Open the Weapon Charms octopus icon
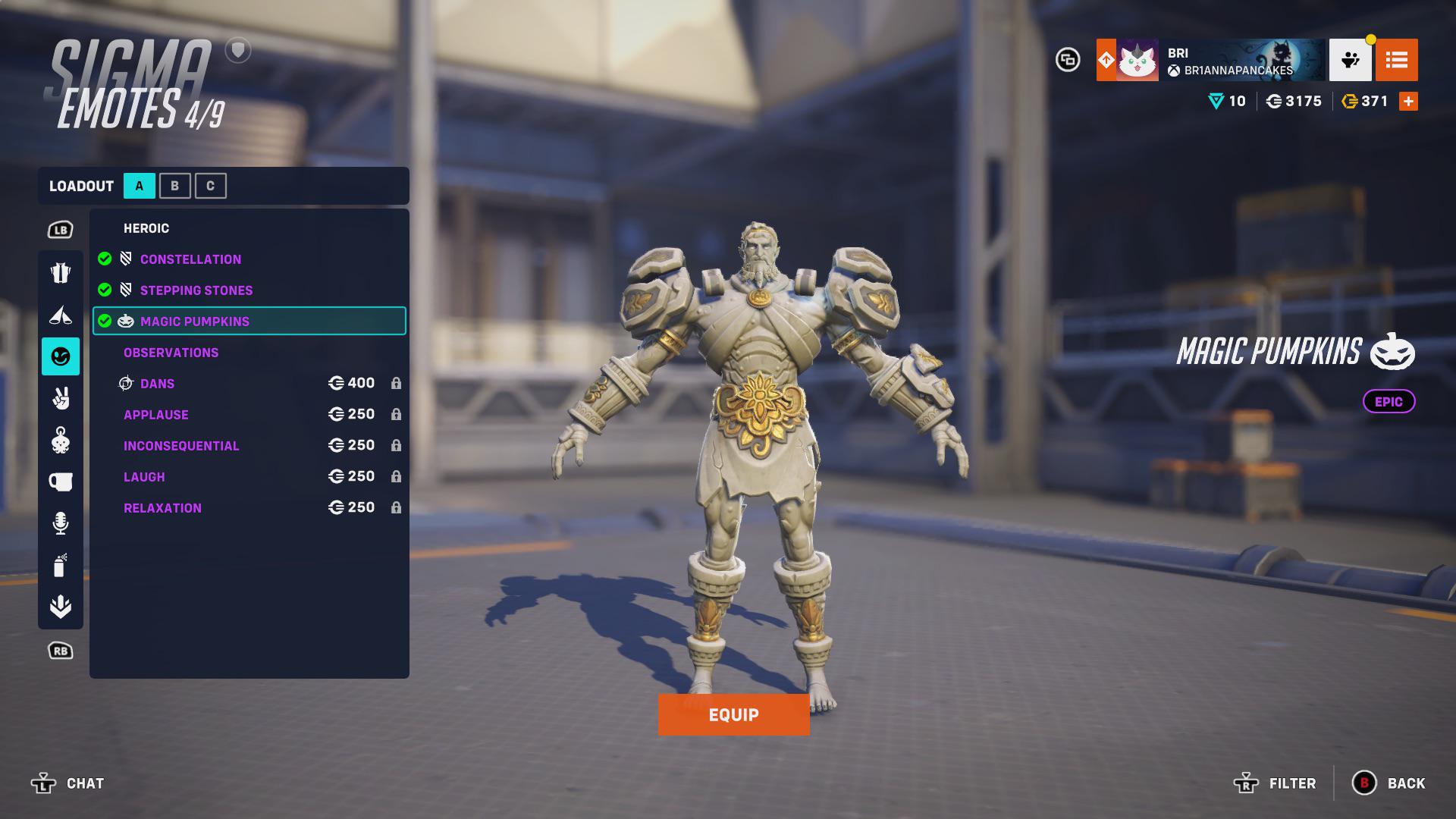Viewport: 1456px width, 819px height. [61, 440]
